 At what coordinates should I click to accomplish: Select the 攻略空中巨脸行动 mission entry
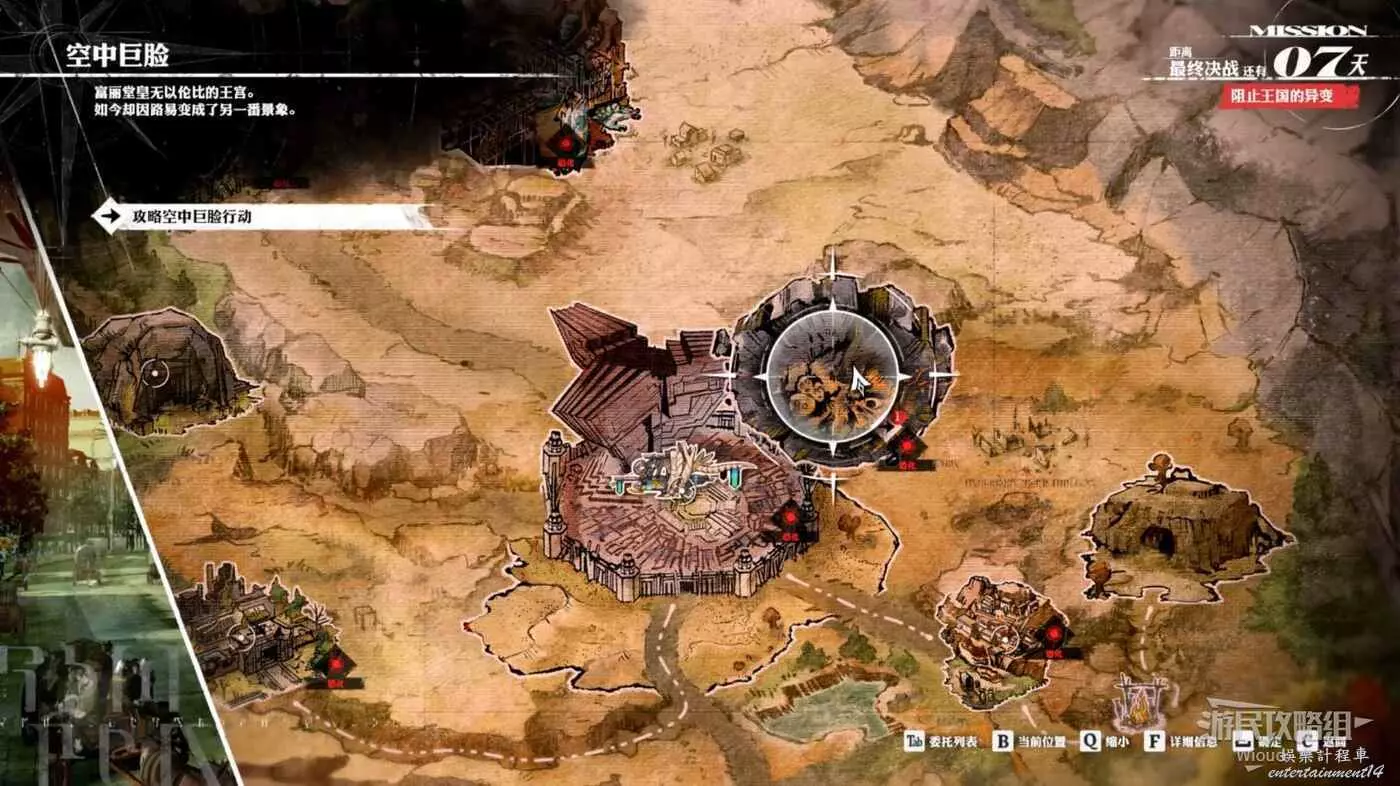point(260,217)
